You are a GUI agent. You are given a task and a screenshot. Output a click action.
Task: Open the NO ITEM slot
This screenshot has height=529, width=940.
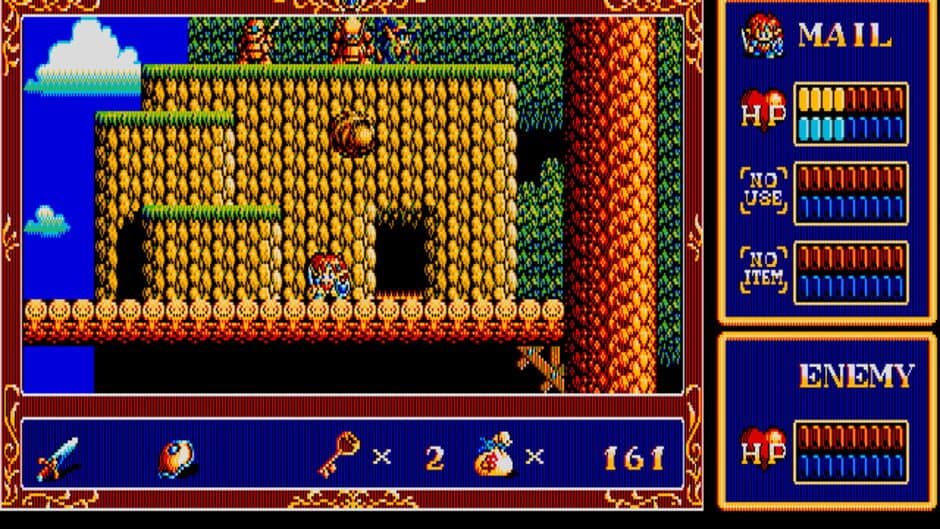click(x=763, y=270)
